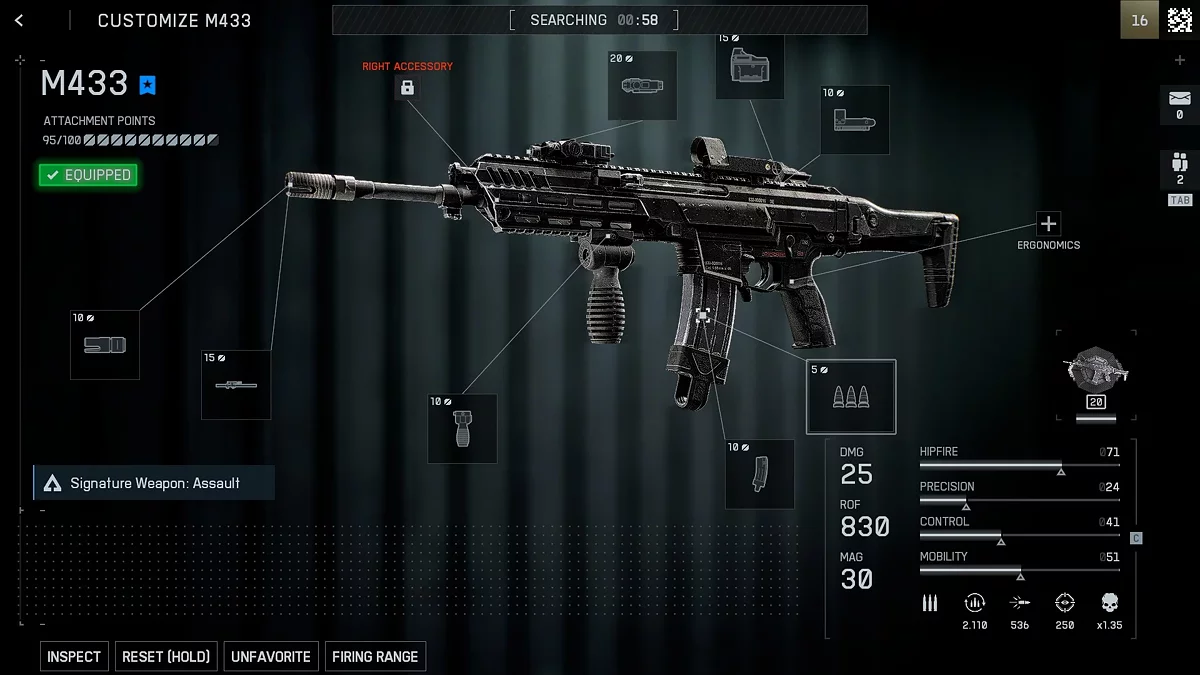
Task: Open the top accessory laser slot
Action: pyautogui.click(x=642, y=86)
